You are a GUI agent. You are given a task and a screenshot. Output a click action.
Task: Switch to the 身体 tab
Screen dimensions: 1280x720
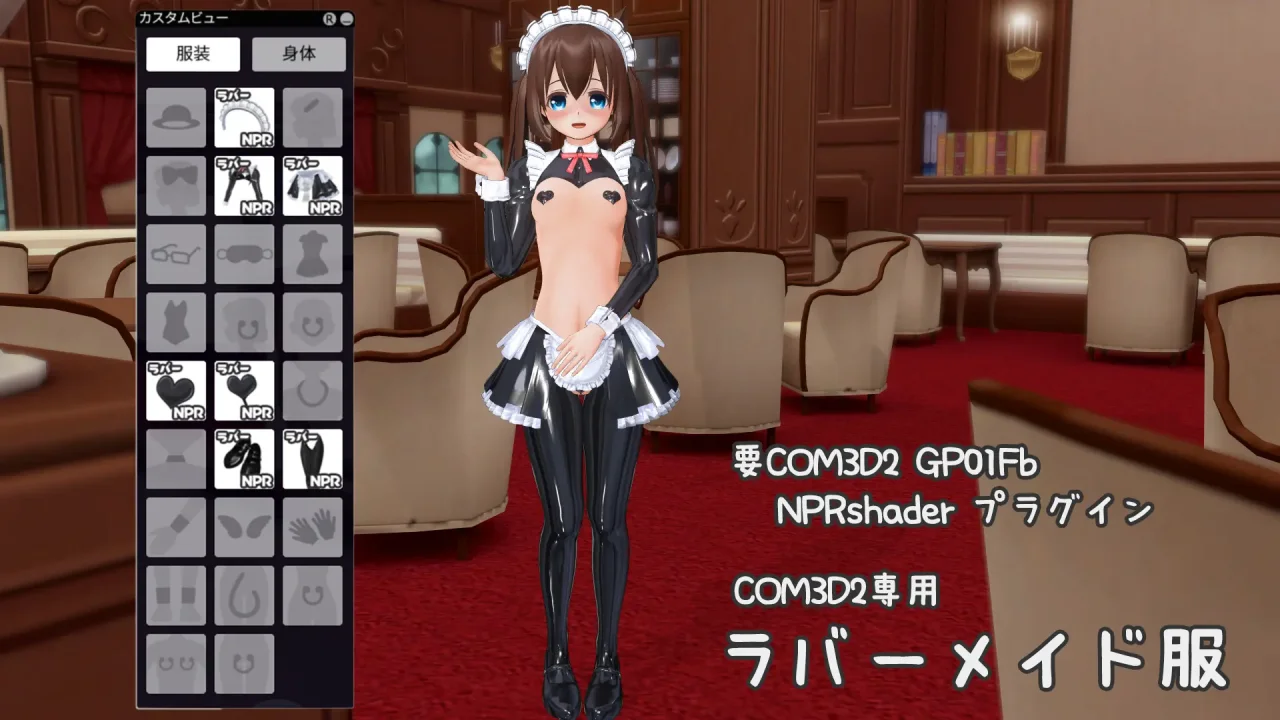tap(299, 54)
